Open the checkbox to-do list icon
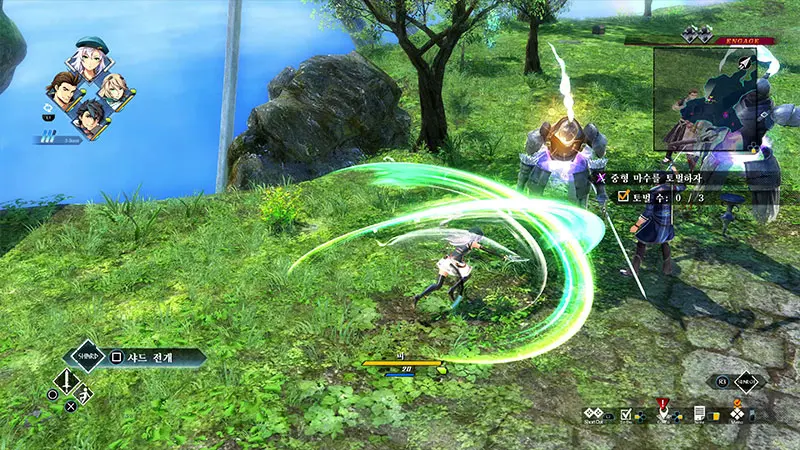This screenshot has height=450, width=800. click(626, 413)
